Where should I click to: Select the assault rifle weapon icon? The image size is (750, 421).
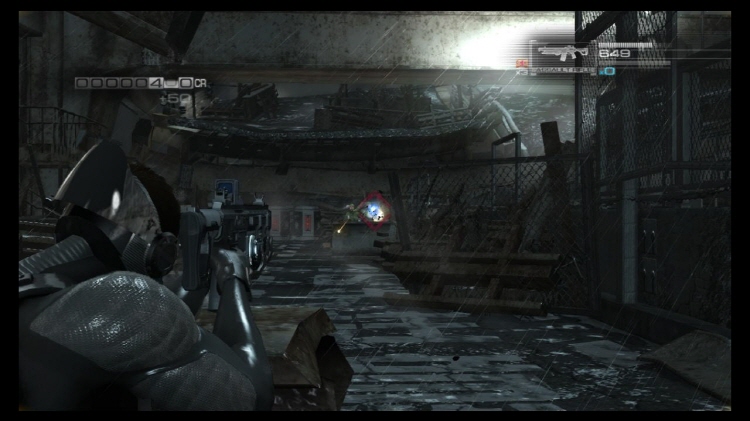(x=563, y=51)
